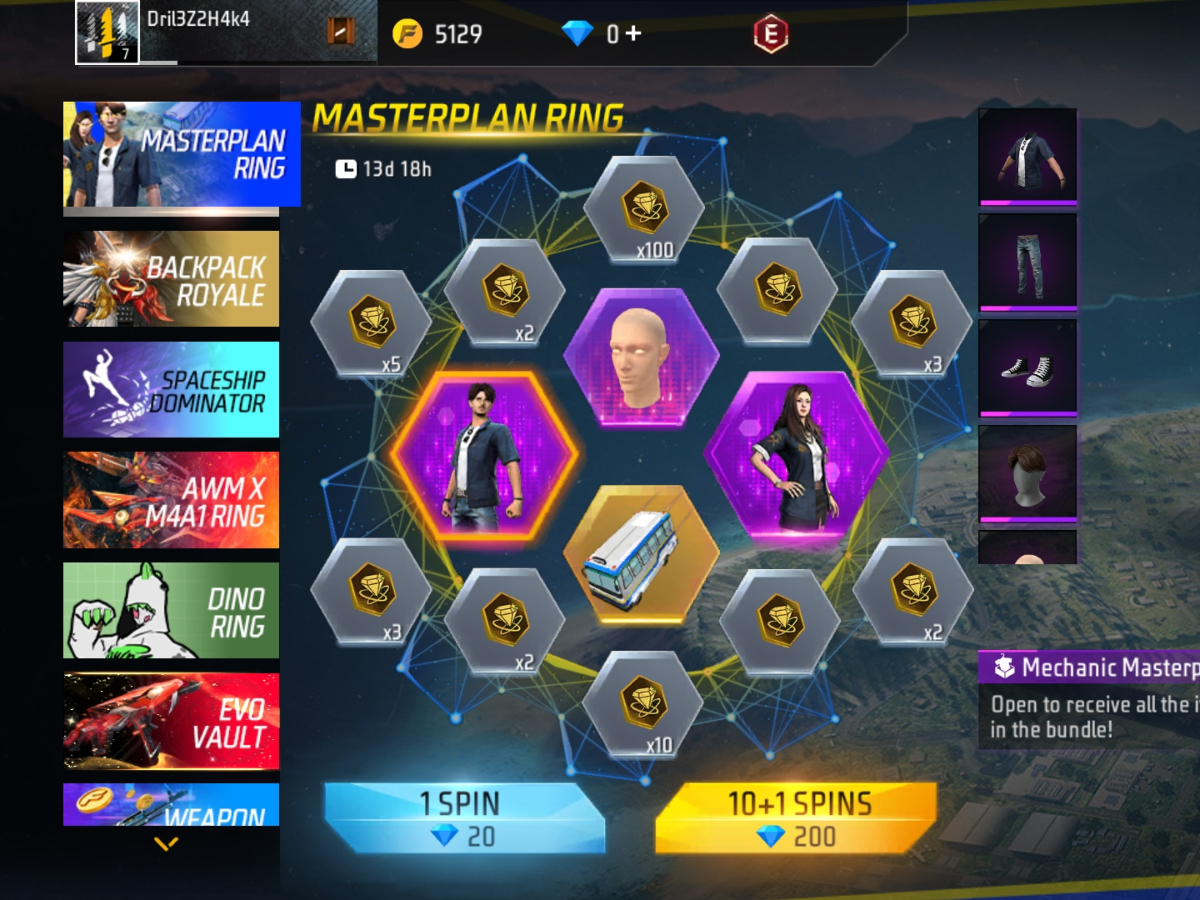The height and width of the screenshot is (900, 1200).
Task: Buy 1 Spin for 20 diamonds
Action: click(465, 818)
